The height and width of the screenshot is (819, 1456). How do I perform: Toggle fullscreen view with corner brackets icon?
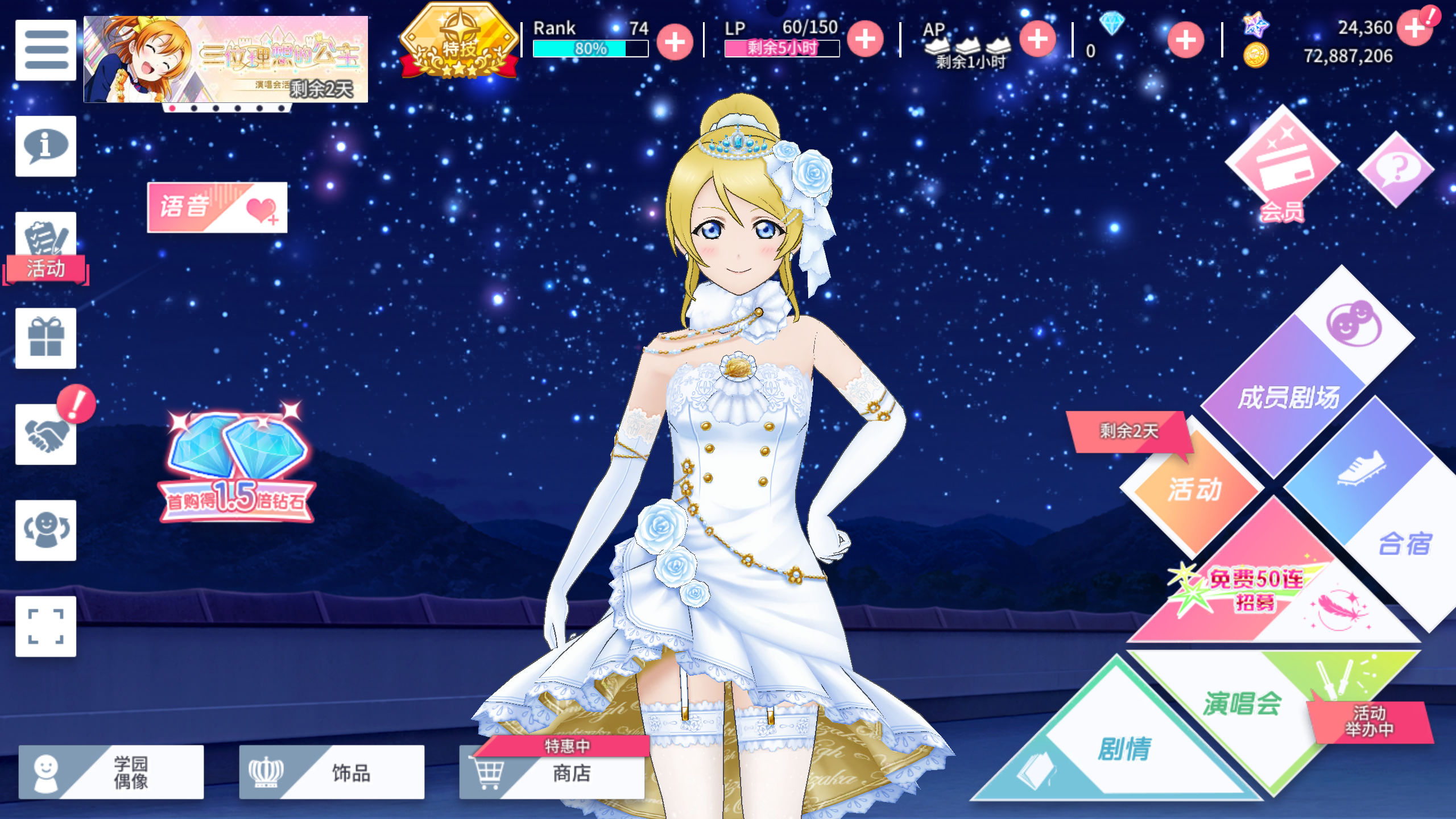point(45,626)
